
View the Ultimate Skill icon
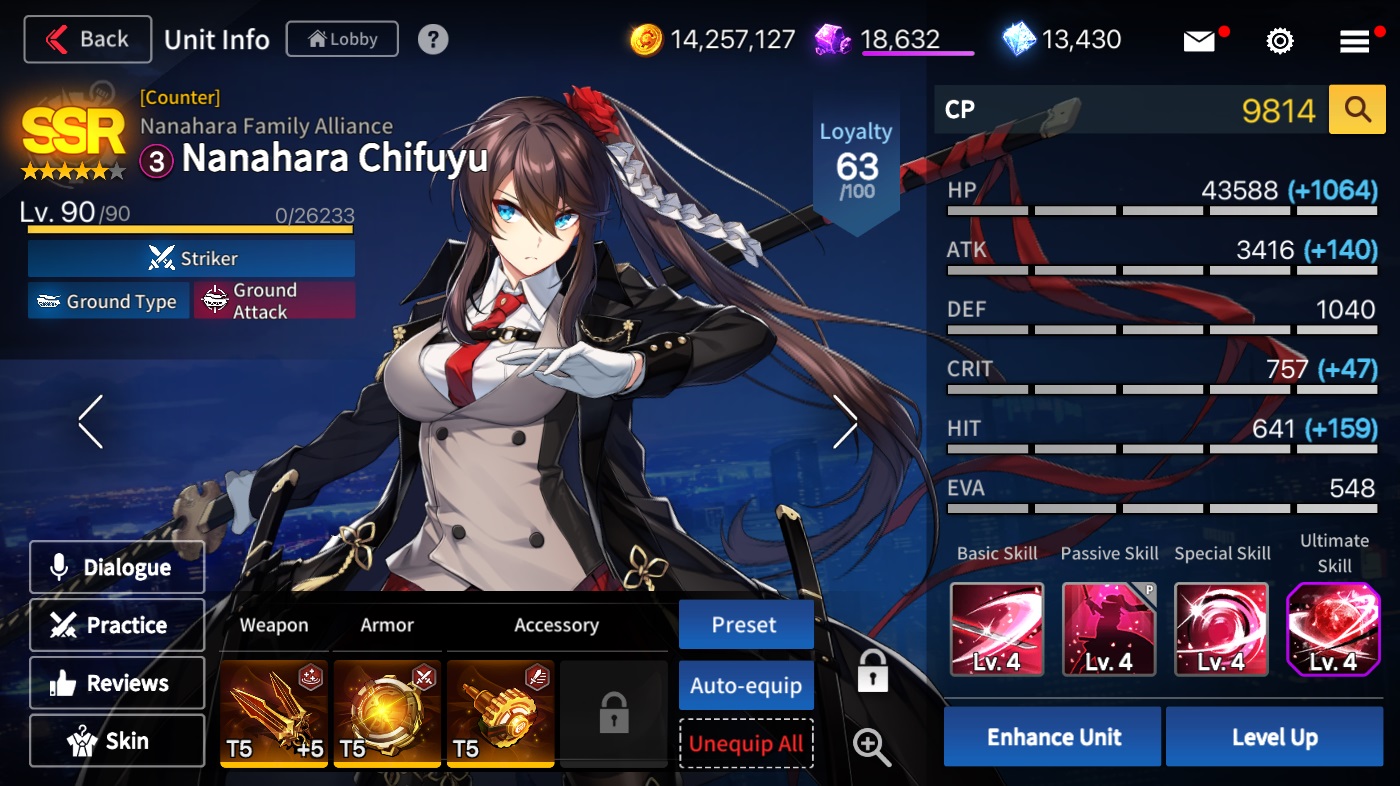coord(1333,630)
